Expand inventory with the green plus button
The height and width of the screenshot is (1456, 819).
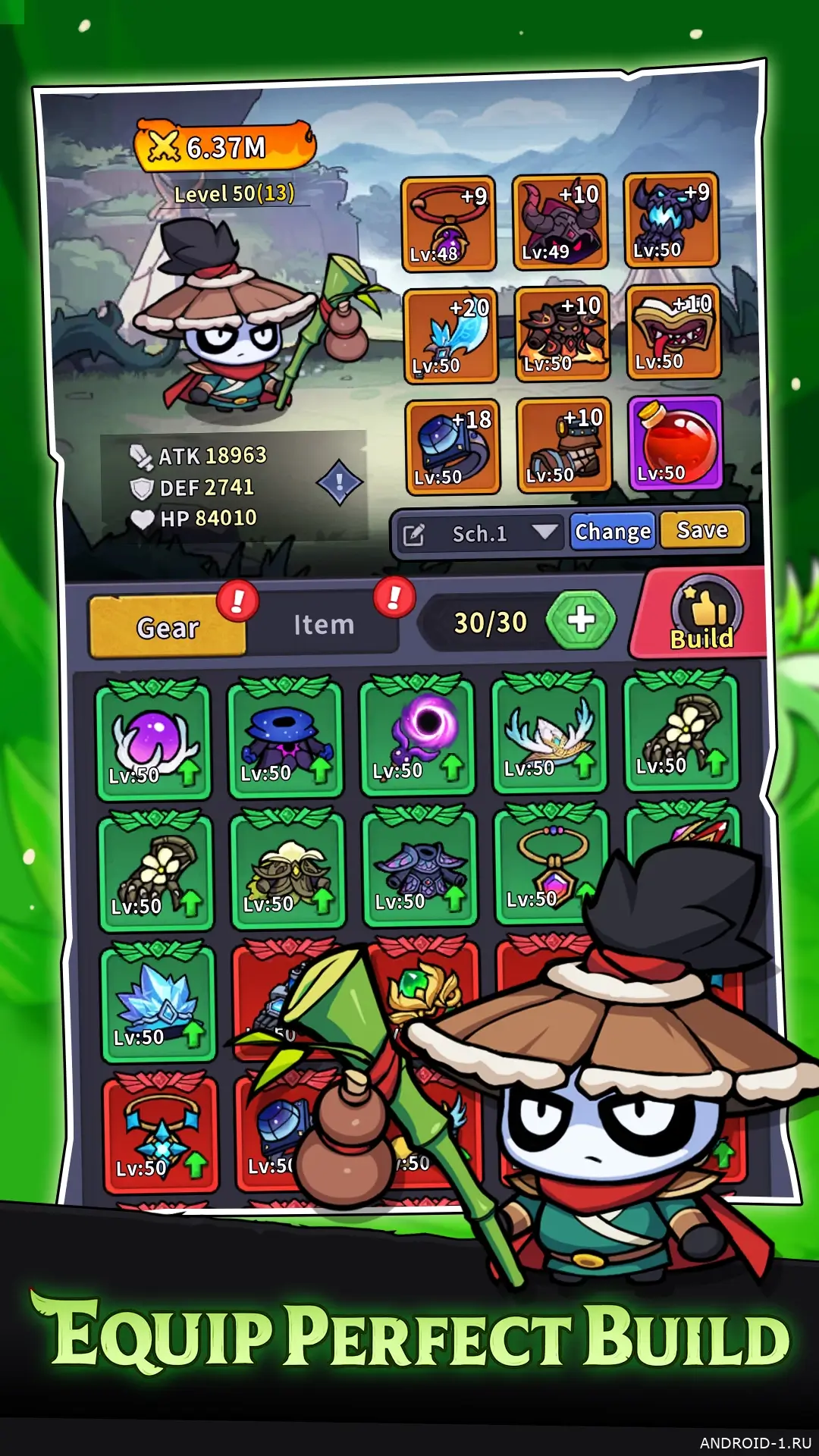[581, 620]
